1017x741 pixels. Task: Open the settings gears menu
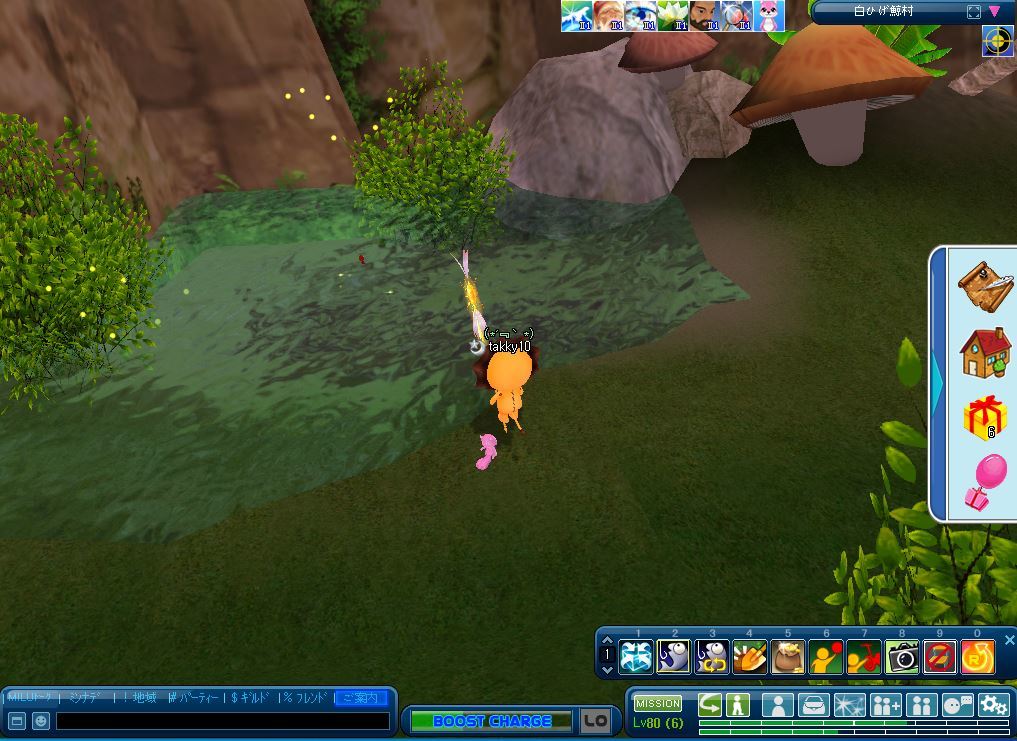coord(993,704)
